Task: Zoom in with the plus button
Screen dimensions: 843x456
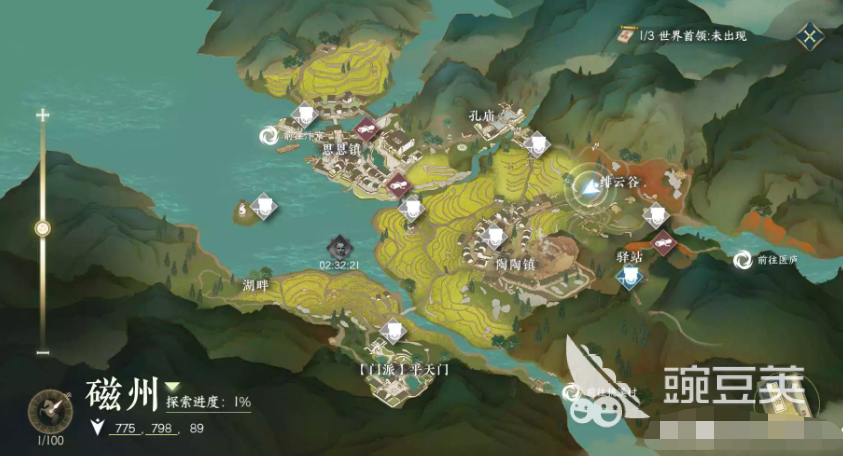Action: pyautogui.click(x=42, y=115)
